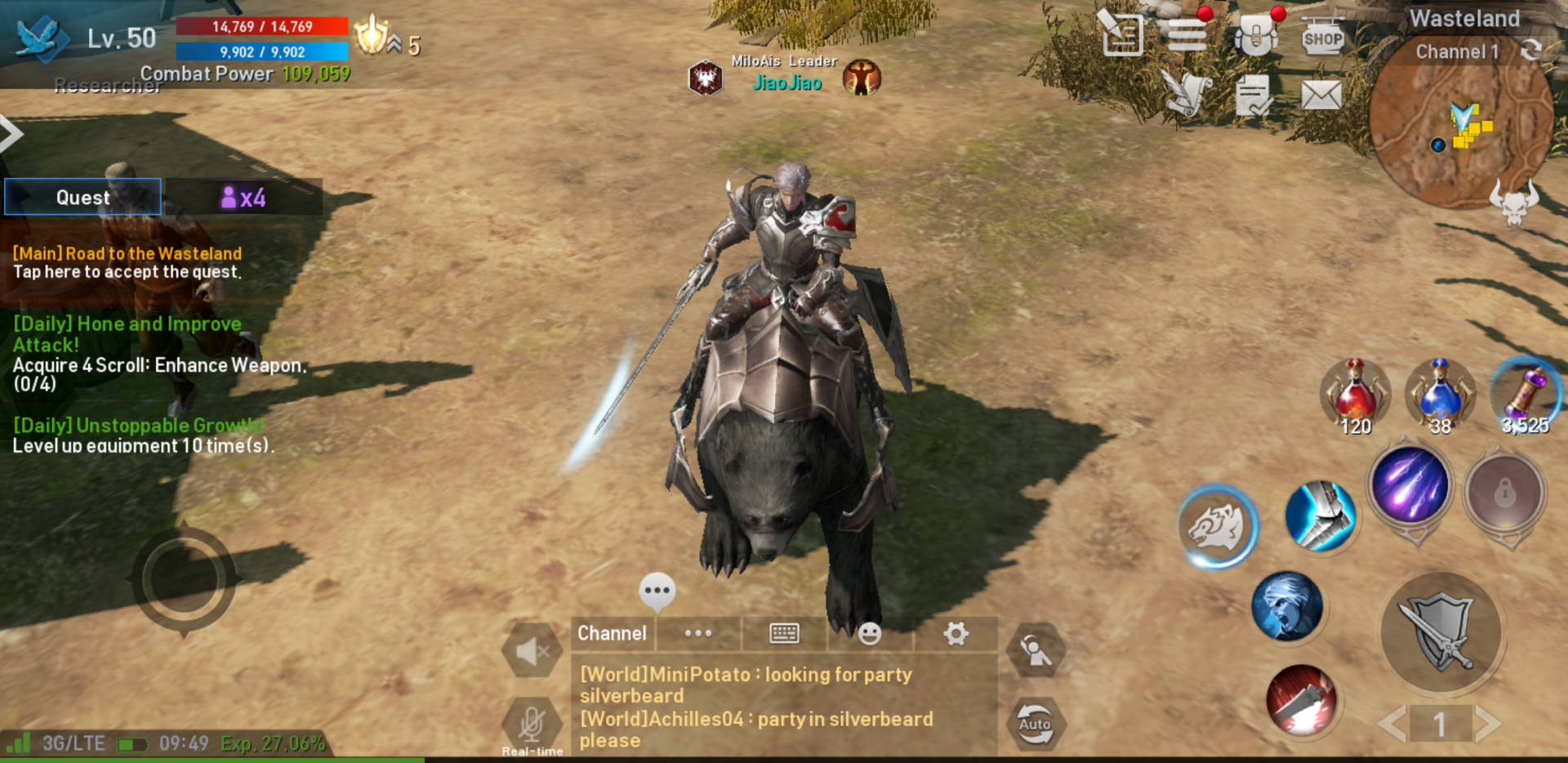Open the chat Channel selector
The height and width of the screenshot is (763, 1568).
click(612, 633)
